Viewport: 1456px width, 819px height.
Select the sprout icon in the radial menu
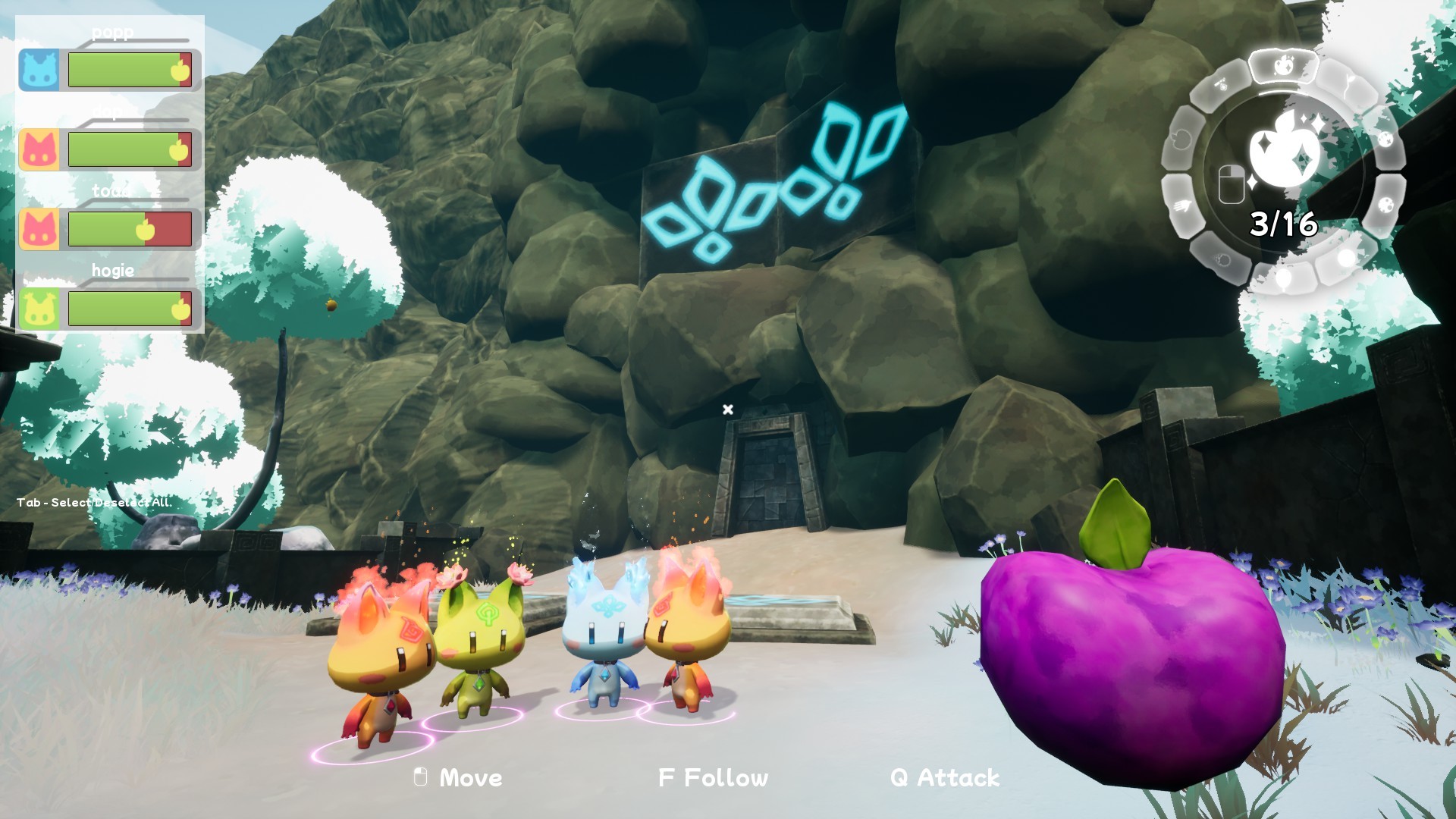(1348, 80)
